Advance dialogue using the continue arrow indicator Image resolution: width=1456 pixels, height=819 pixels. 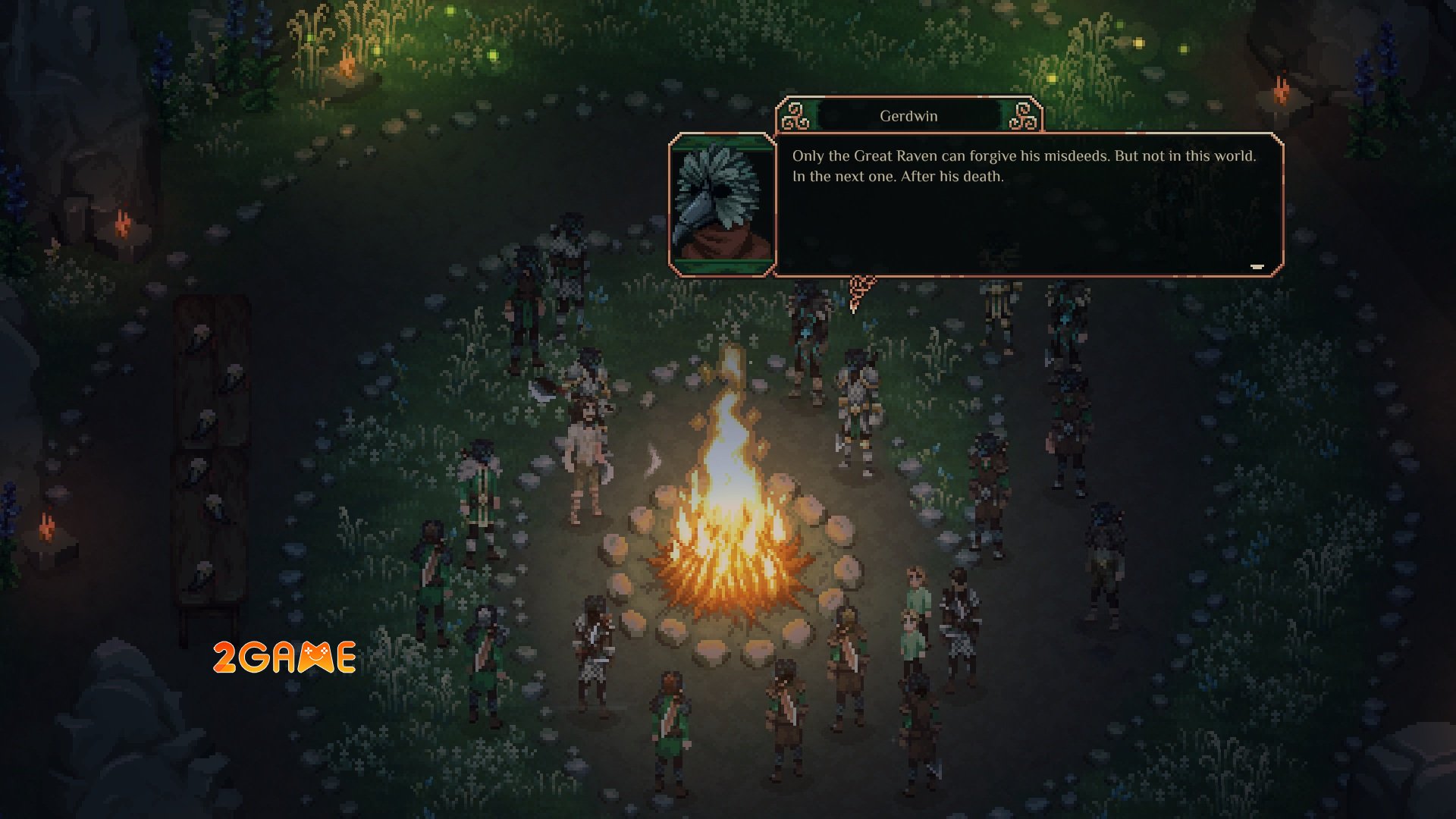tap(1257, 267)
